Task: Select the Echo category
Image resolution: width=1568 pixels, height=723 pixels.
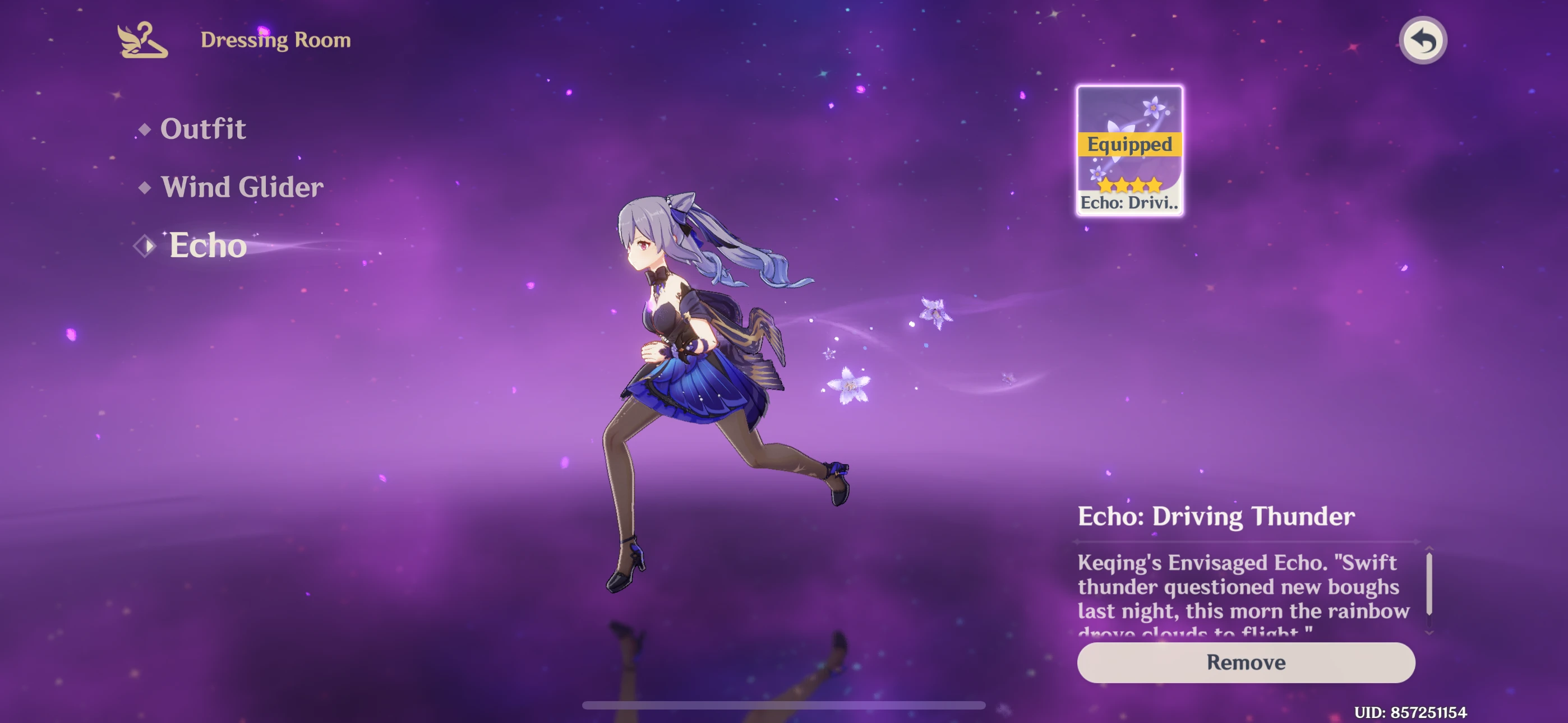Action: [x=207, y=245]
